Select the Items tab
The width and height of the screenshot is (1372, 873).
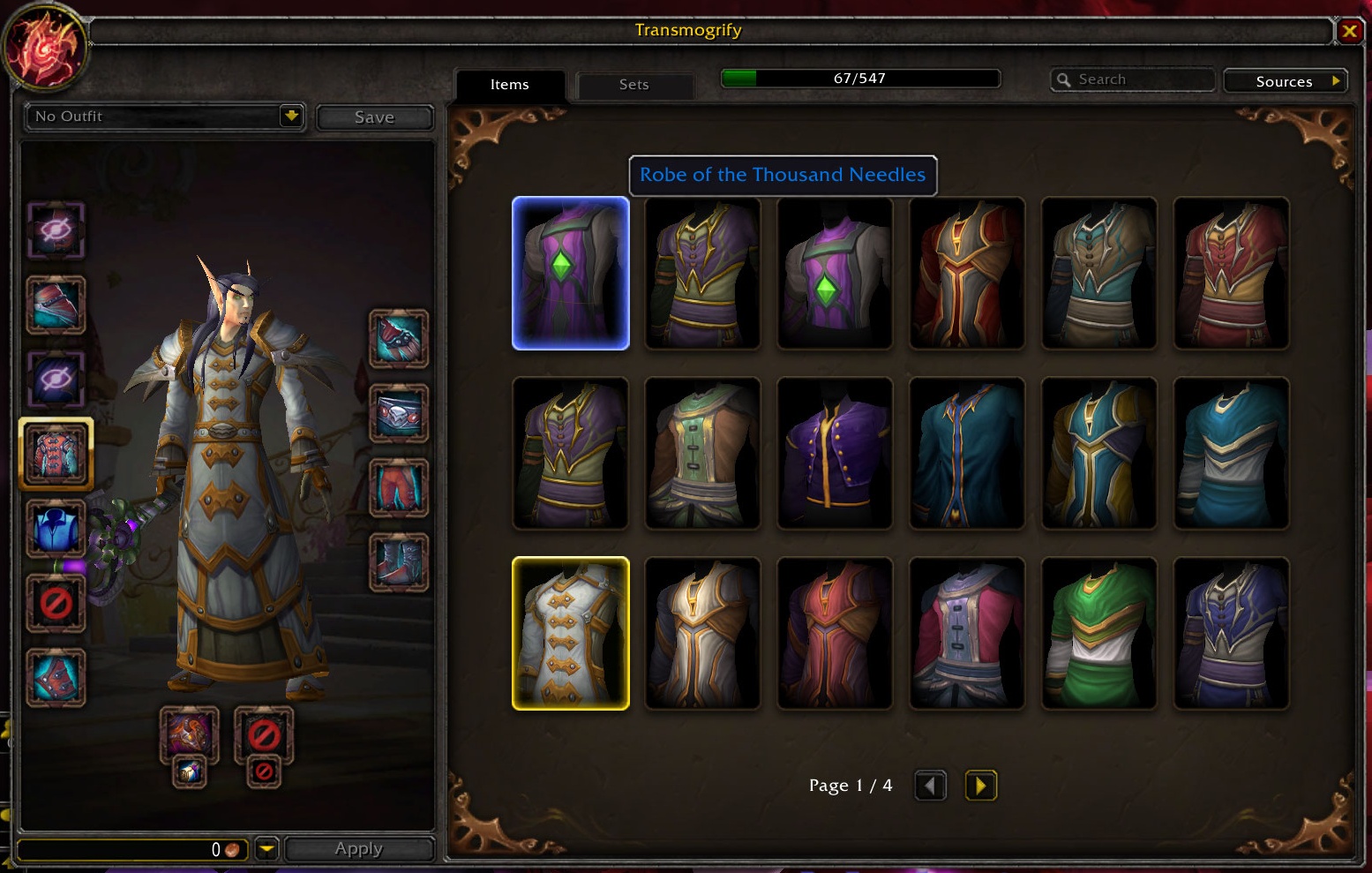click(x=509, y=85)
